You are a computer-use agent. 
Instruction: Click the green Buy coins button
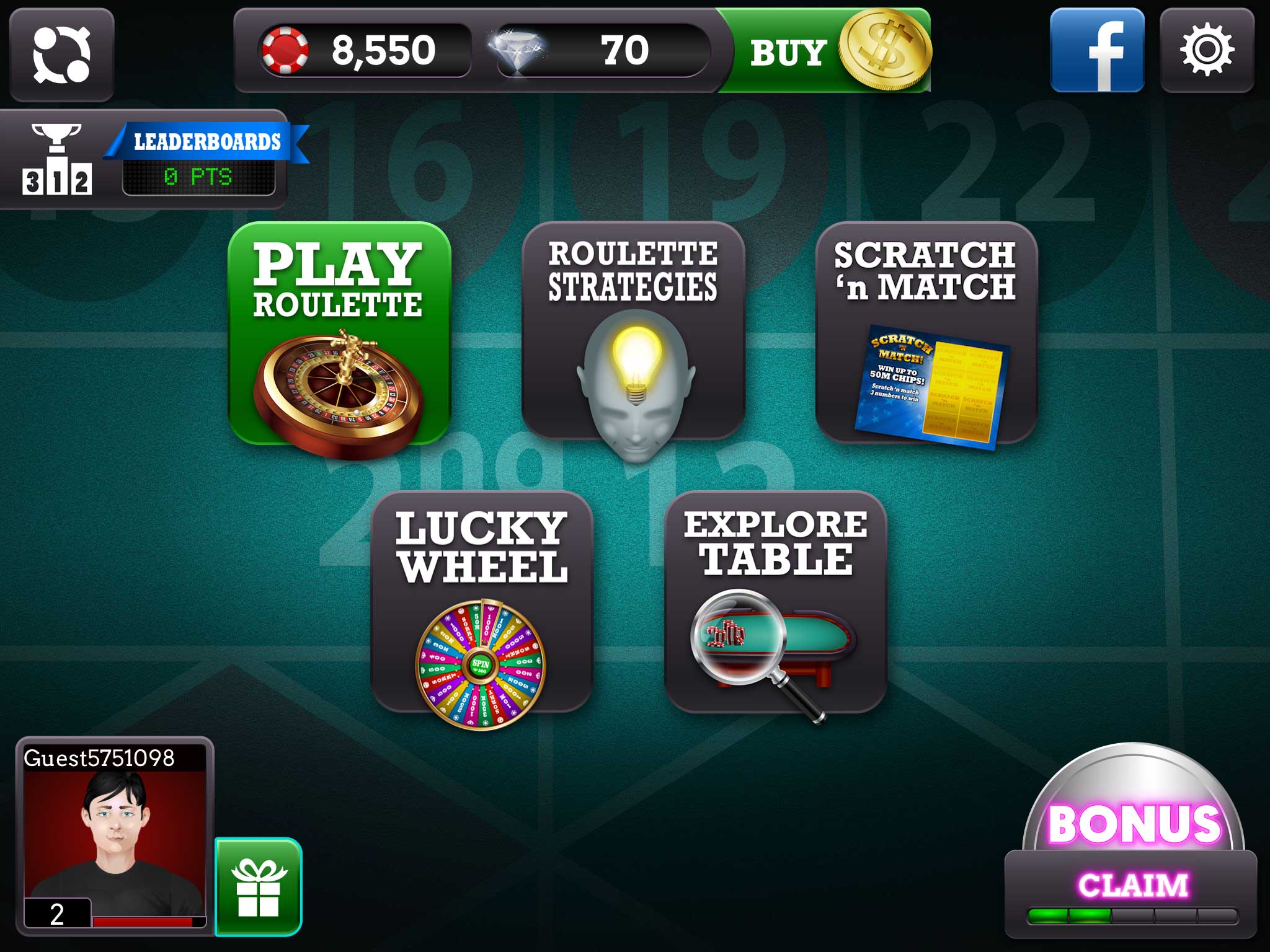click(825, 51)
